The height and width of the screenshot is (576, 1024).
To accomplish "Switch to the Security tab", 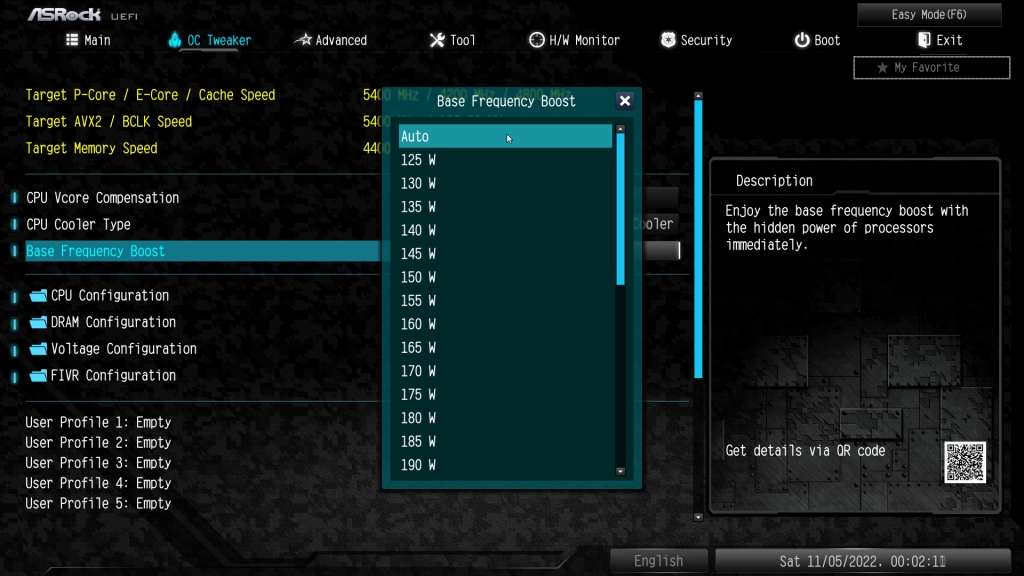I will click(x=696, y=40).
